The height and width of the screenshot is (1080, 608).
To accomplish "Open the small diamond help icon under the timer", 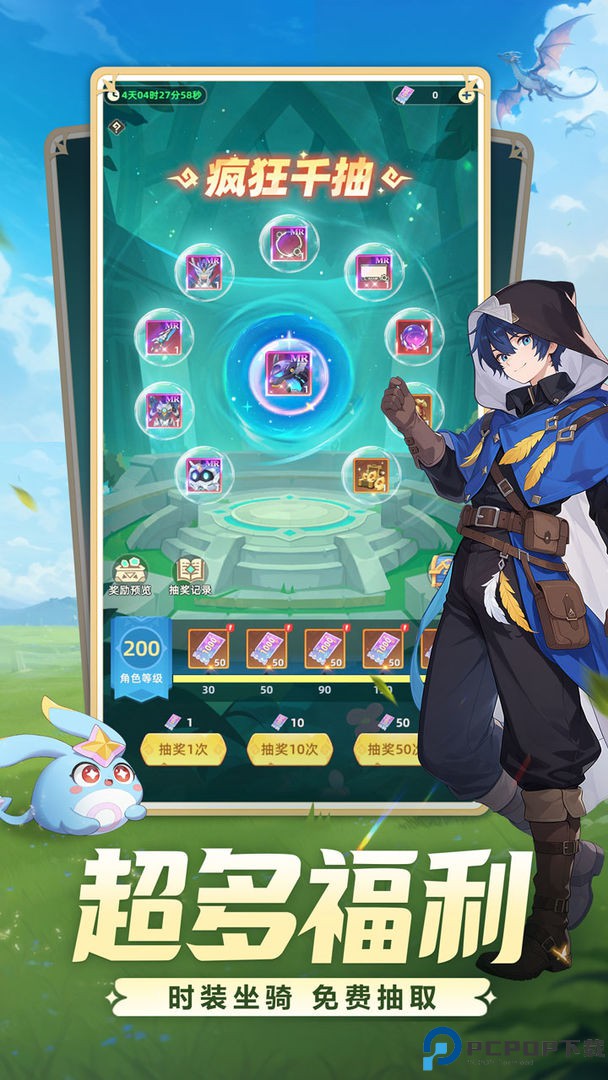I will 117,127.
